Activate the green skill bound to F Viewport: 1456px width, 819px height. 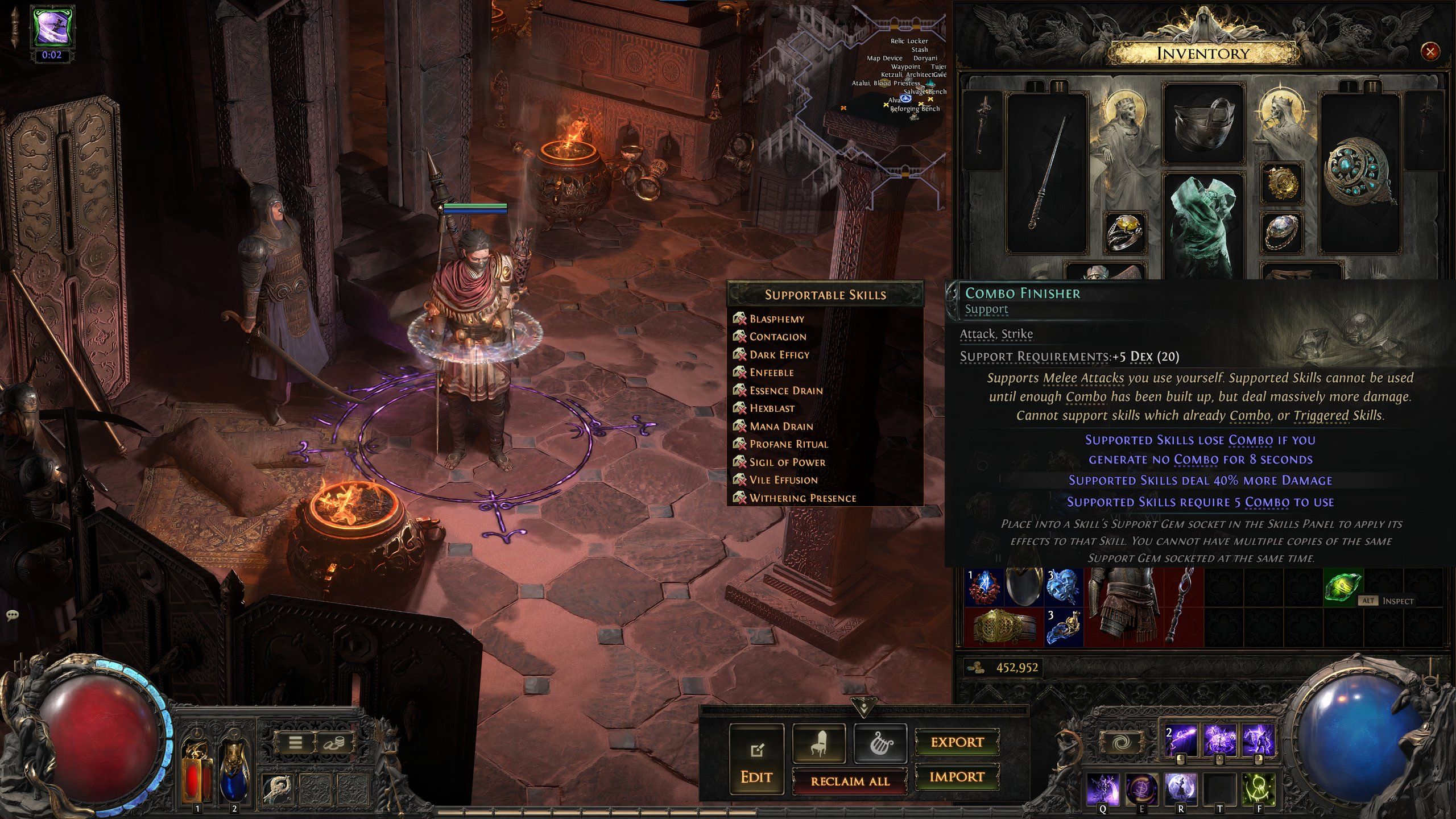point(1258,788)
